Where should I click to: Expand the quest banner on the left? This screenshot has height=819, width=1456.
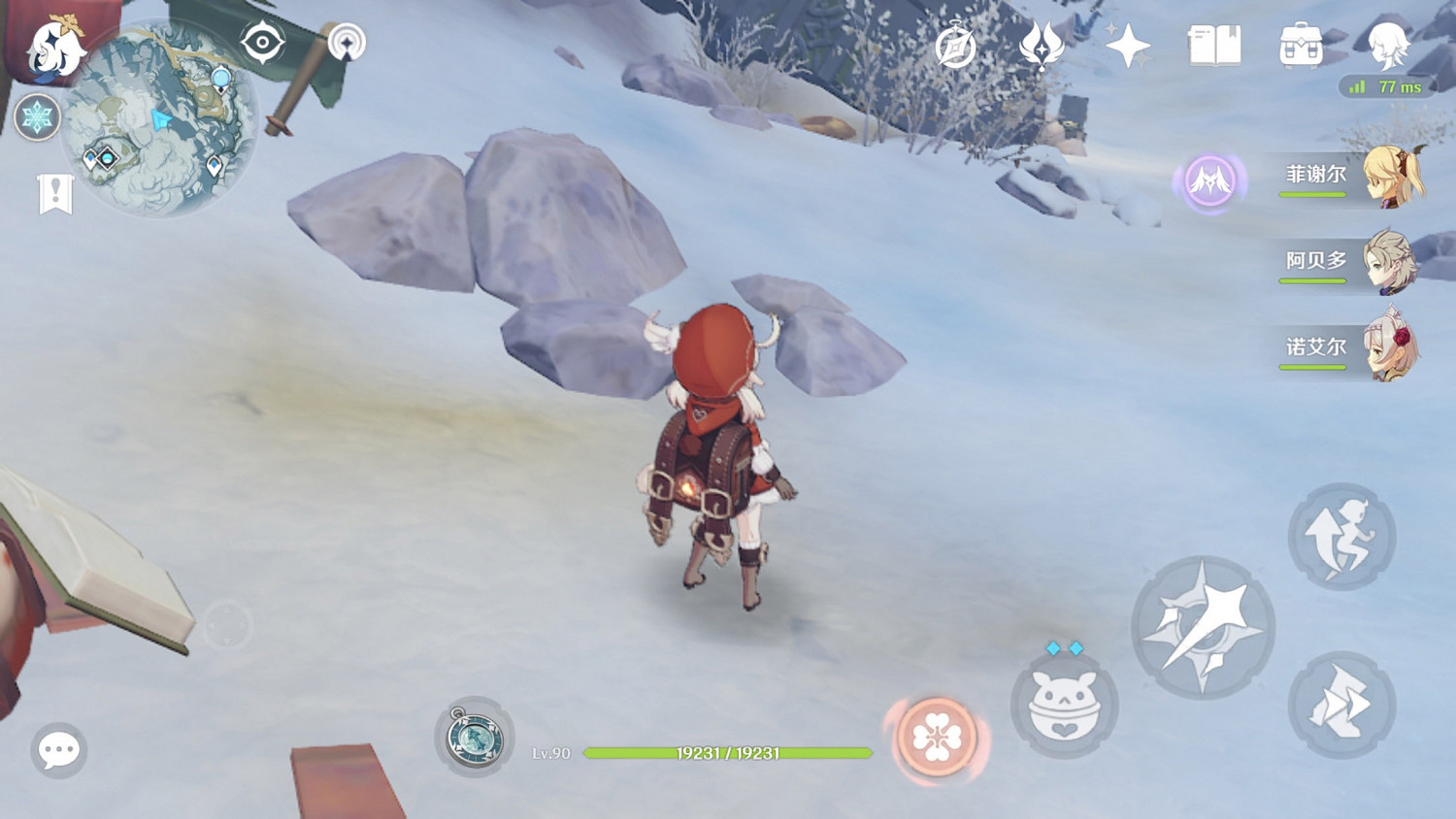tap(55, 191)
